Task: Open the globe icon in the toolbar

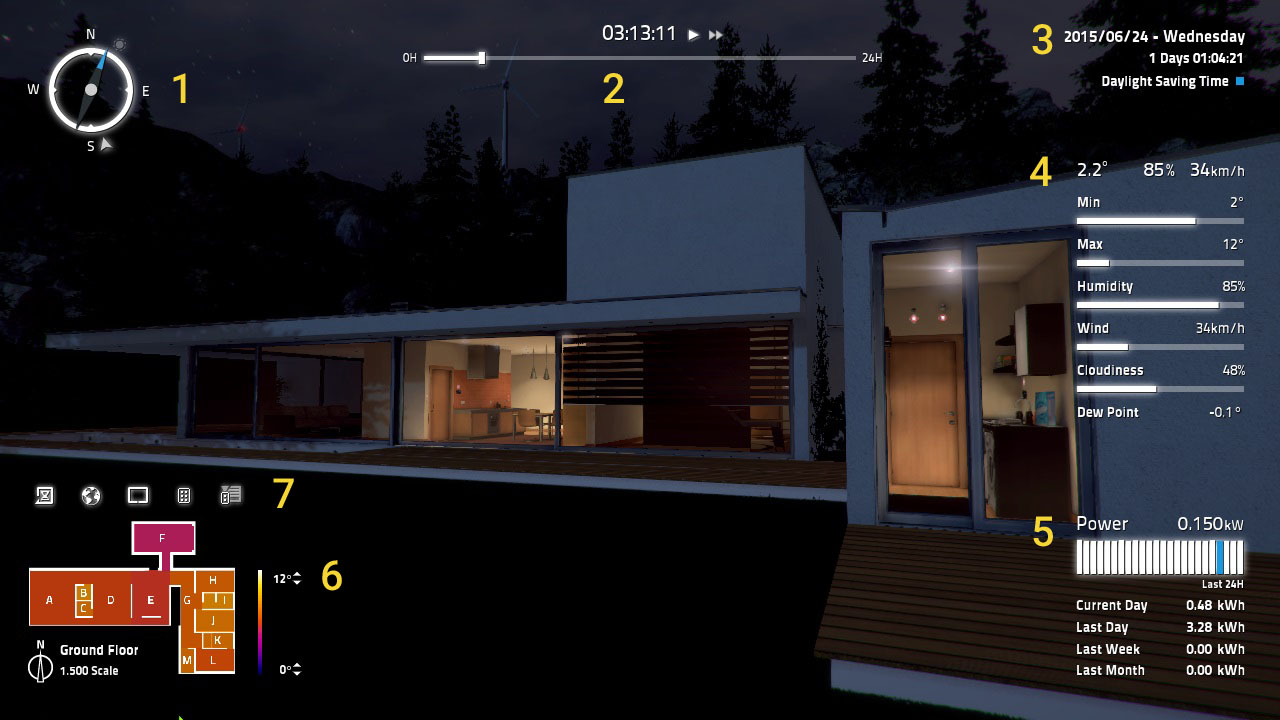Action: [x=91, y=495]
